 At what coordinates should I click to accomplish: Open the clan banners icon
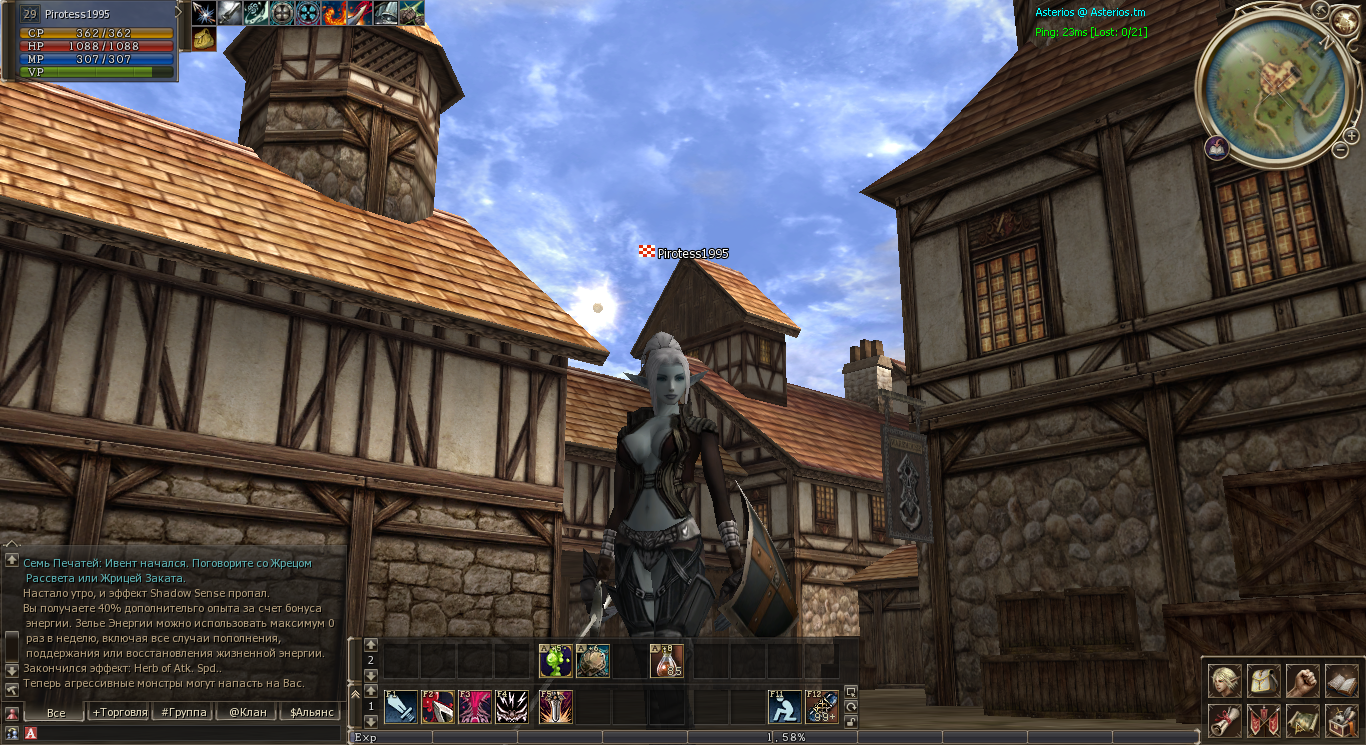1264,720
